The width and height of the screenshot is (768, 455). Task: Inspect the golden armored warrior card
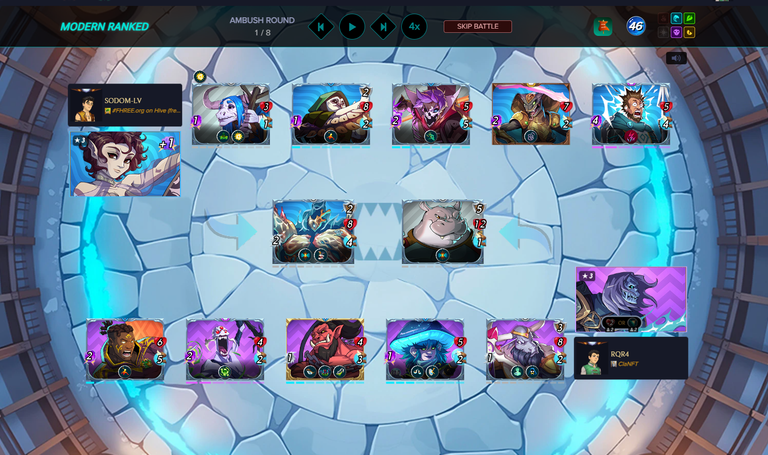(531, 114)
